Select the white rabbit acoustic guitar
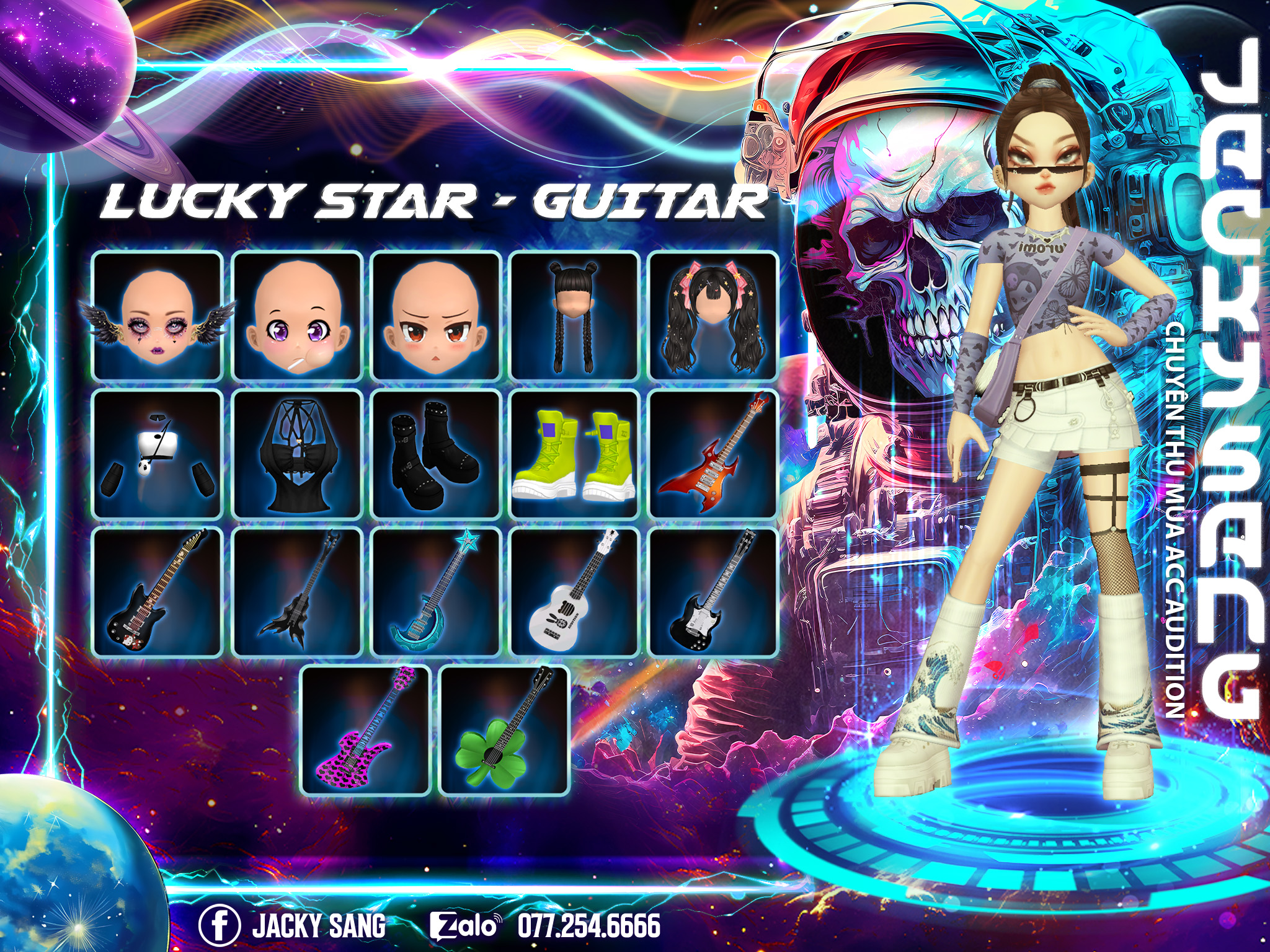The height and width of the screenshot is (952, 1270). tap(574, 593)
